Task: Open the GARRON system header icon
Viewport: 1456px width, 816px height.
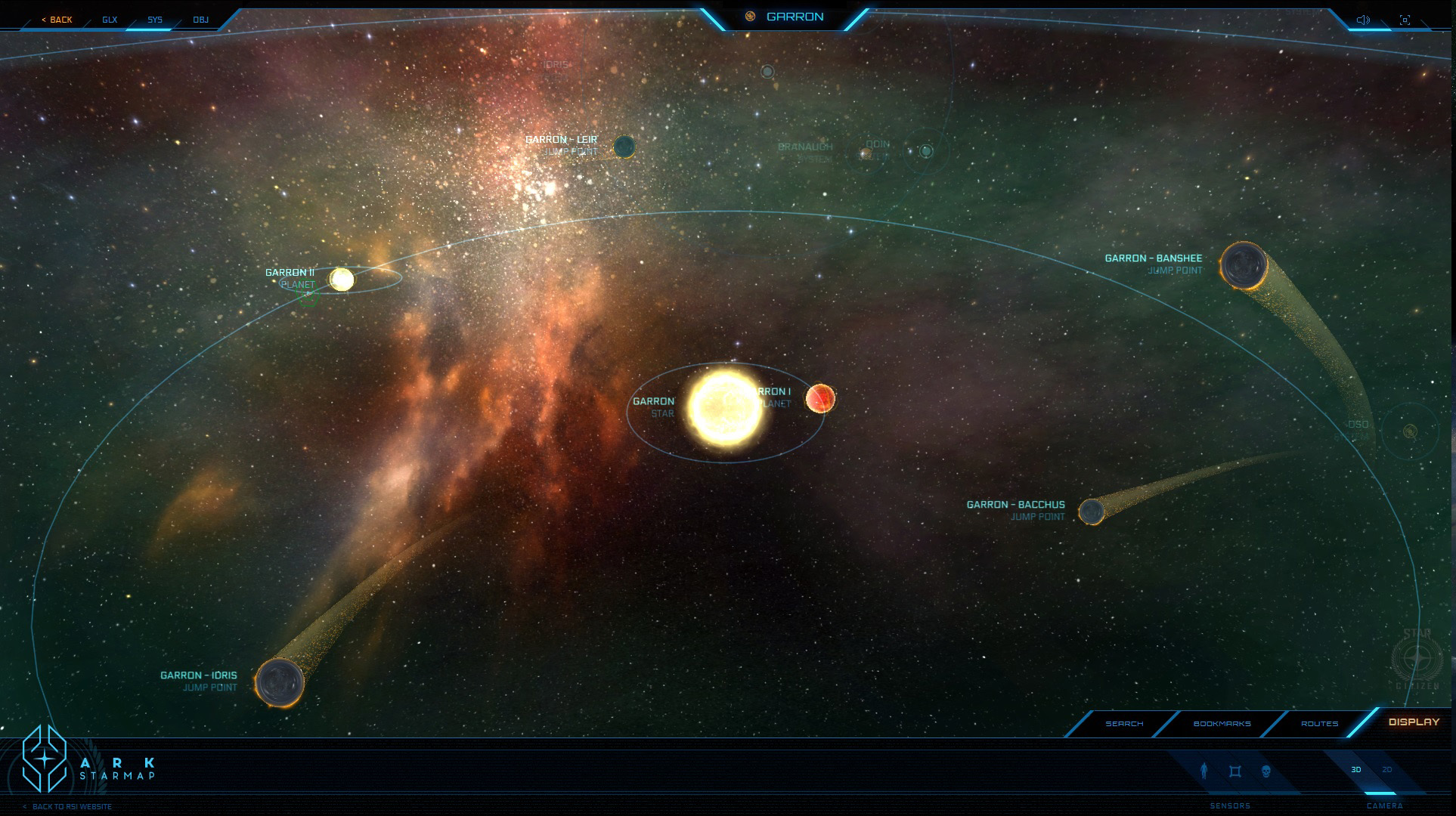Action: point(751,14)
